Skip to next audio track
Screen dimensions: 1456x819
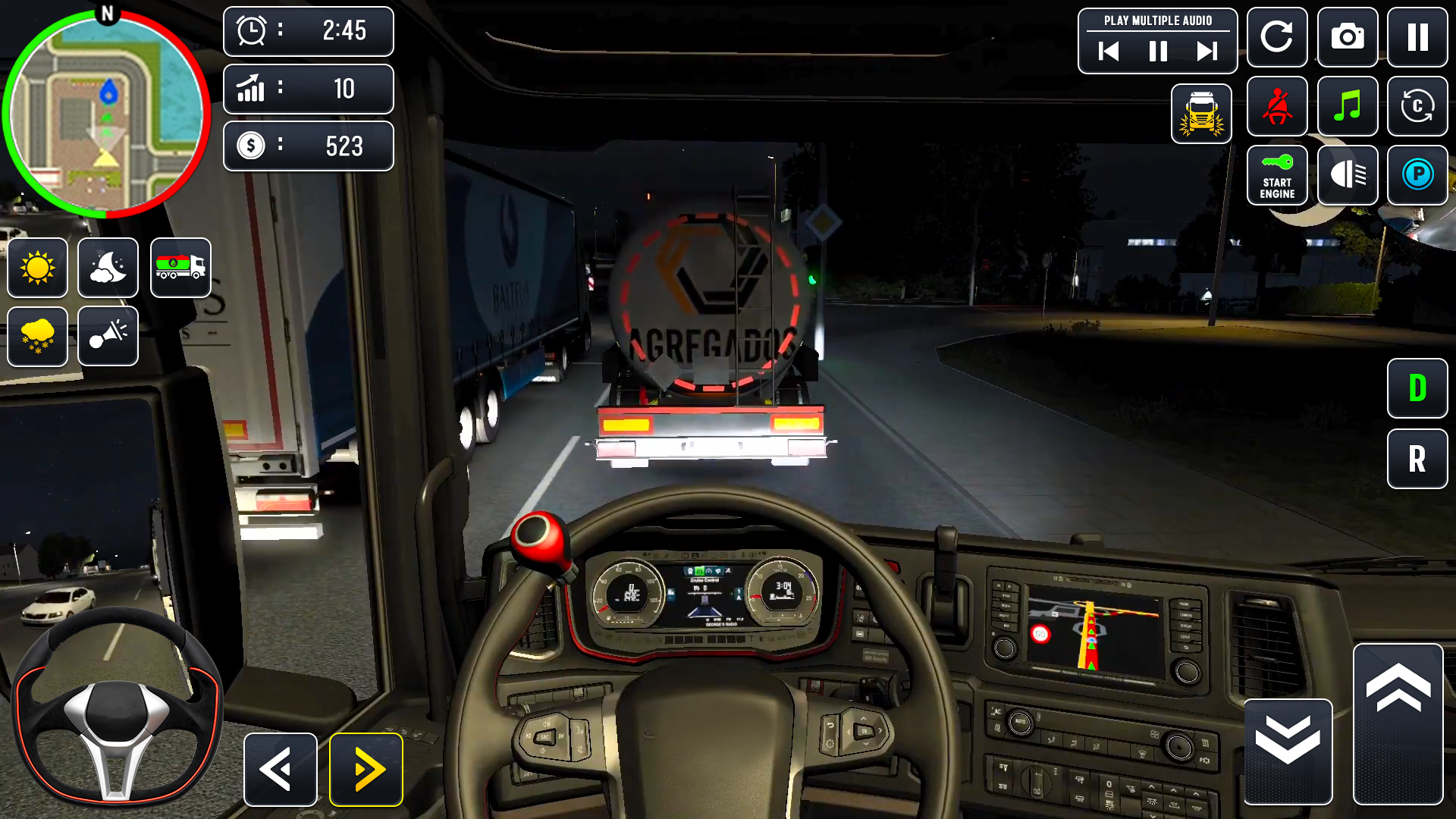point(1206,52)
